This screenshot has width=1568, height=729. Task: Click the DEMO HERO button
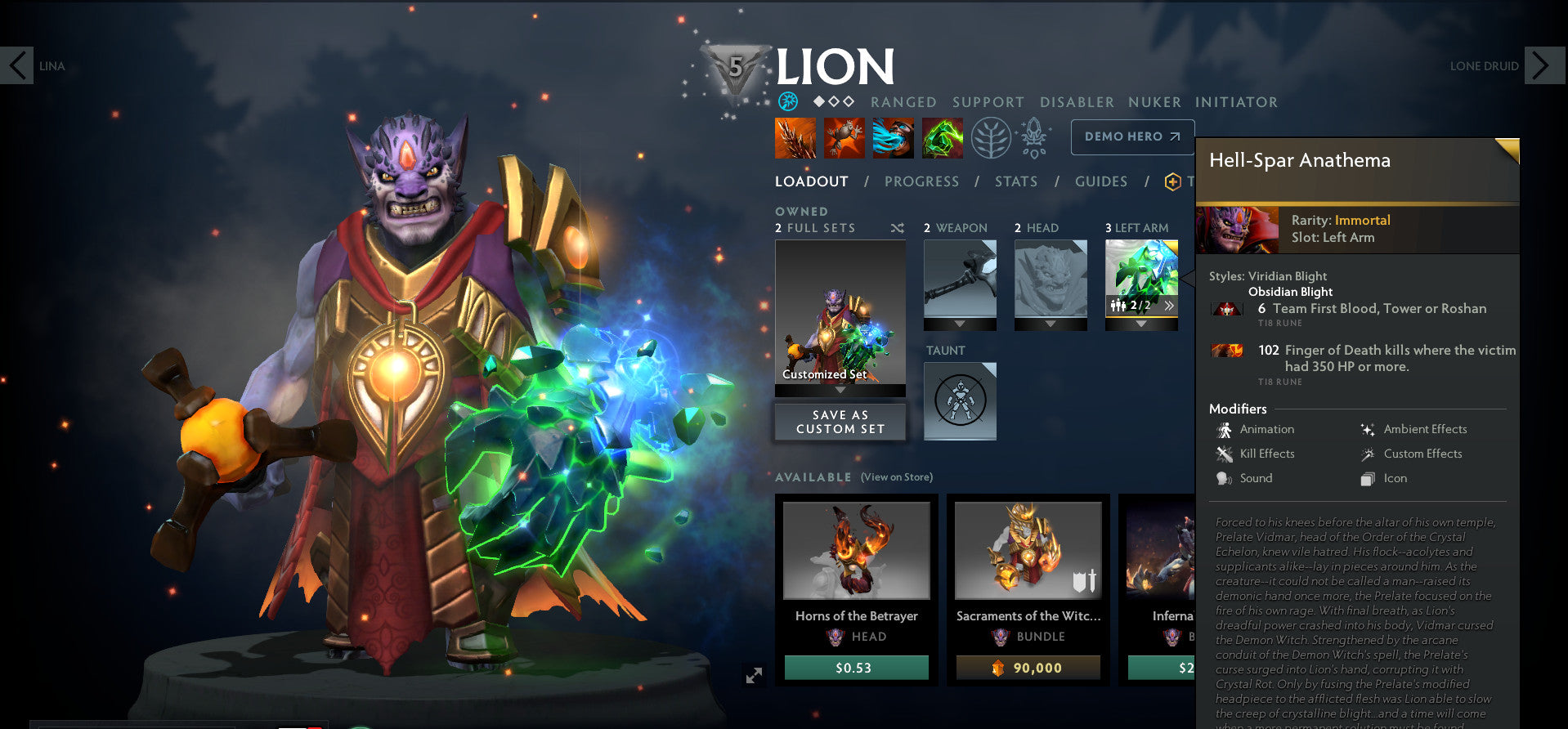point(1132,136)
